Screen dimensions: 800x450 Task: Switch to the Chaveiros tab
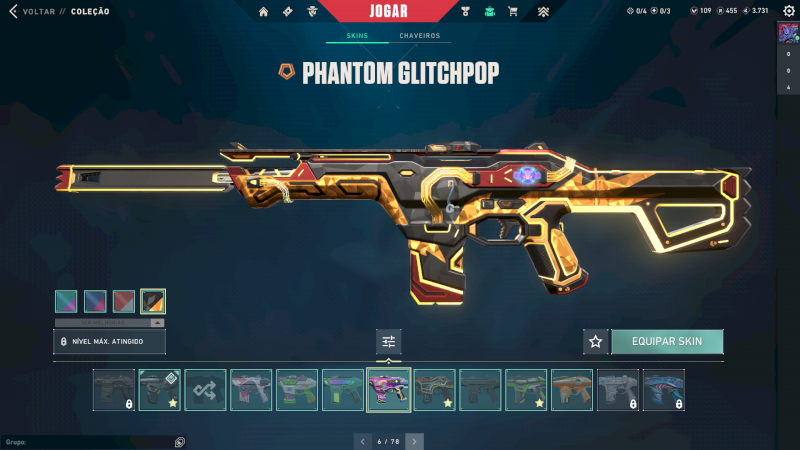419,36
